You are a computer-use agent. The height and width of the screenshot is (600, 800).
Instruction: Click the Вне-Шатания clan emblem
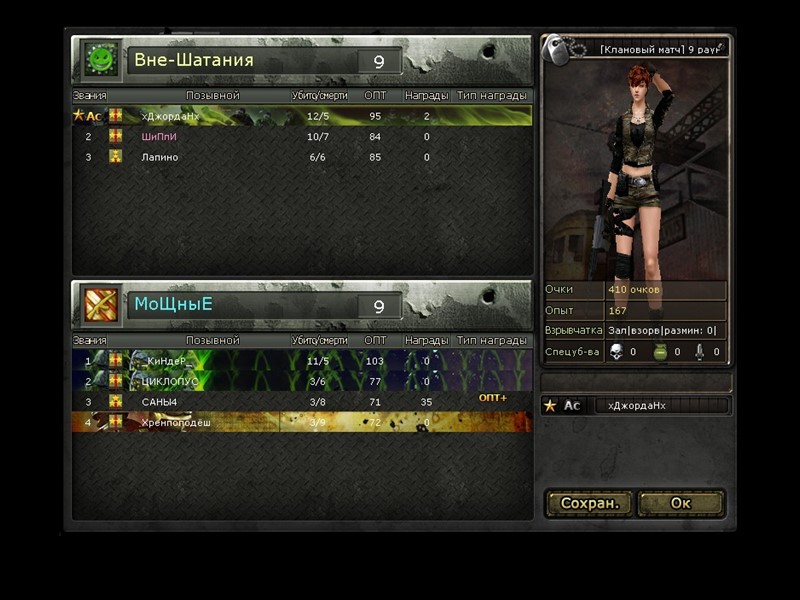click(x=100, y=60)
